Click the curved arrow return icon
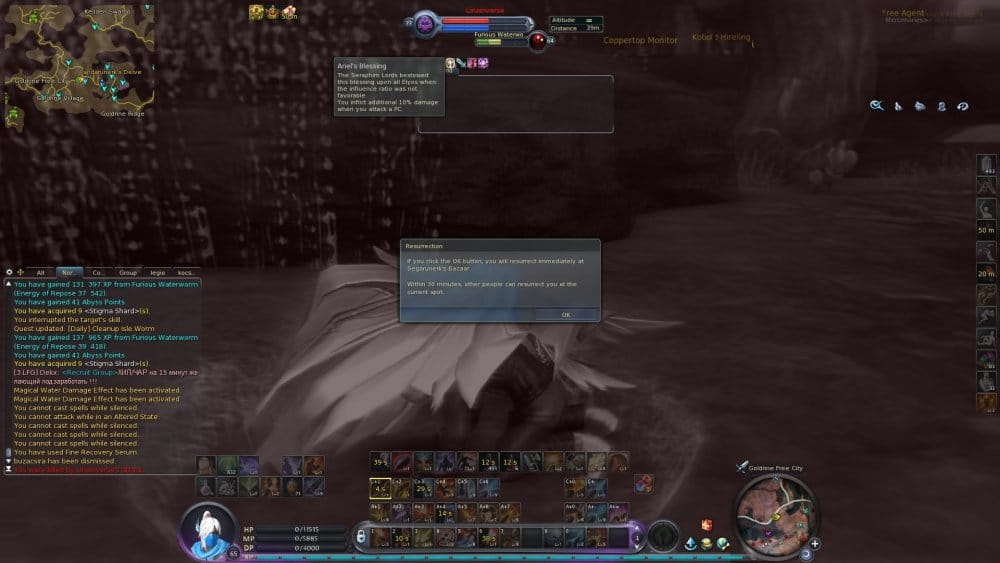 [962, 105]
